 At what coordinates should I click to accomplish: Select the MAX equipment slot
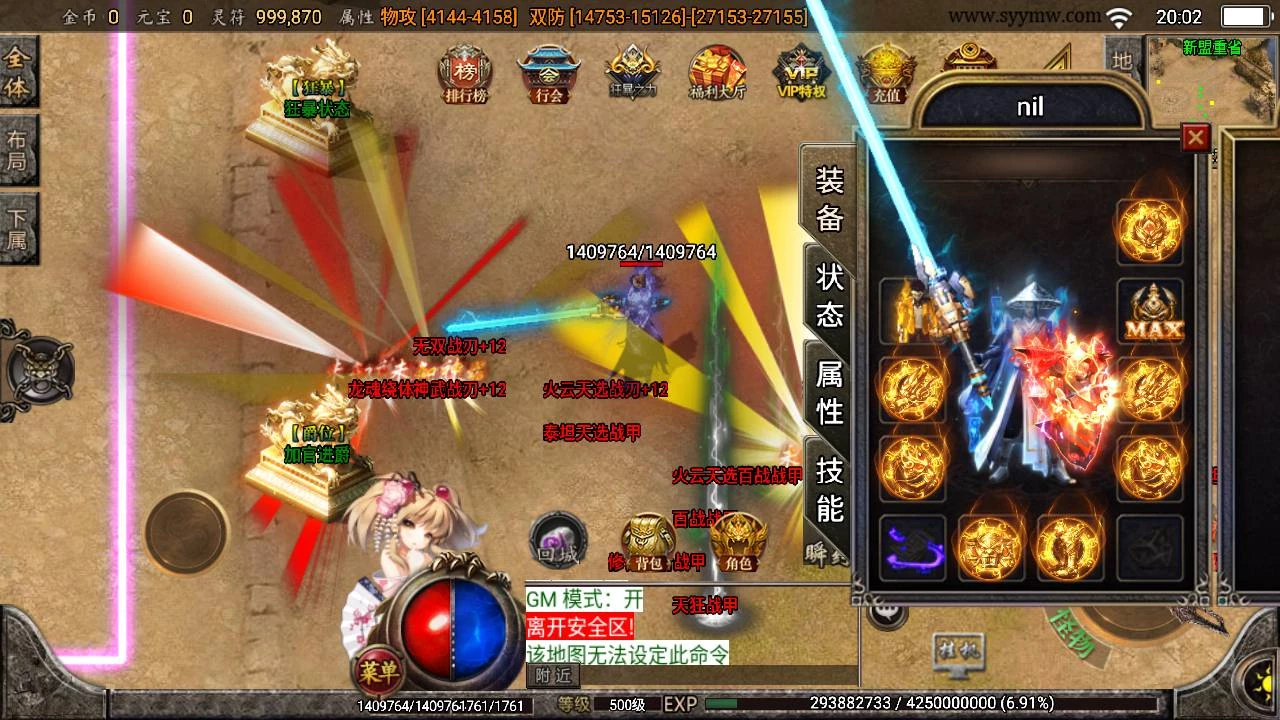click(x=1150, y=311)
